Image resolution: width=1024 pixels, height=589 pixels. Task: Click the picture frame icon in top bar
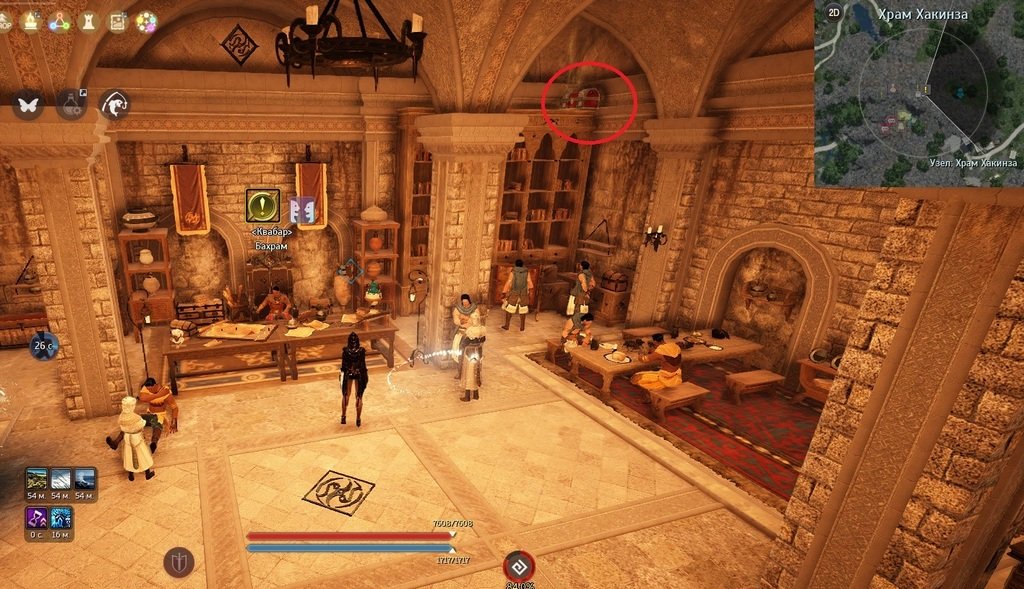pyautogui.click(x=117, y=20)
